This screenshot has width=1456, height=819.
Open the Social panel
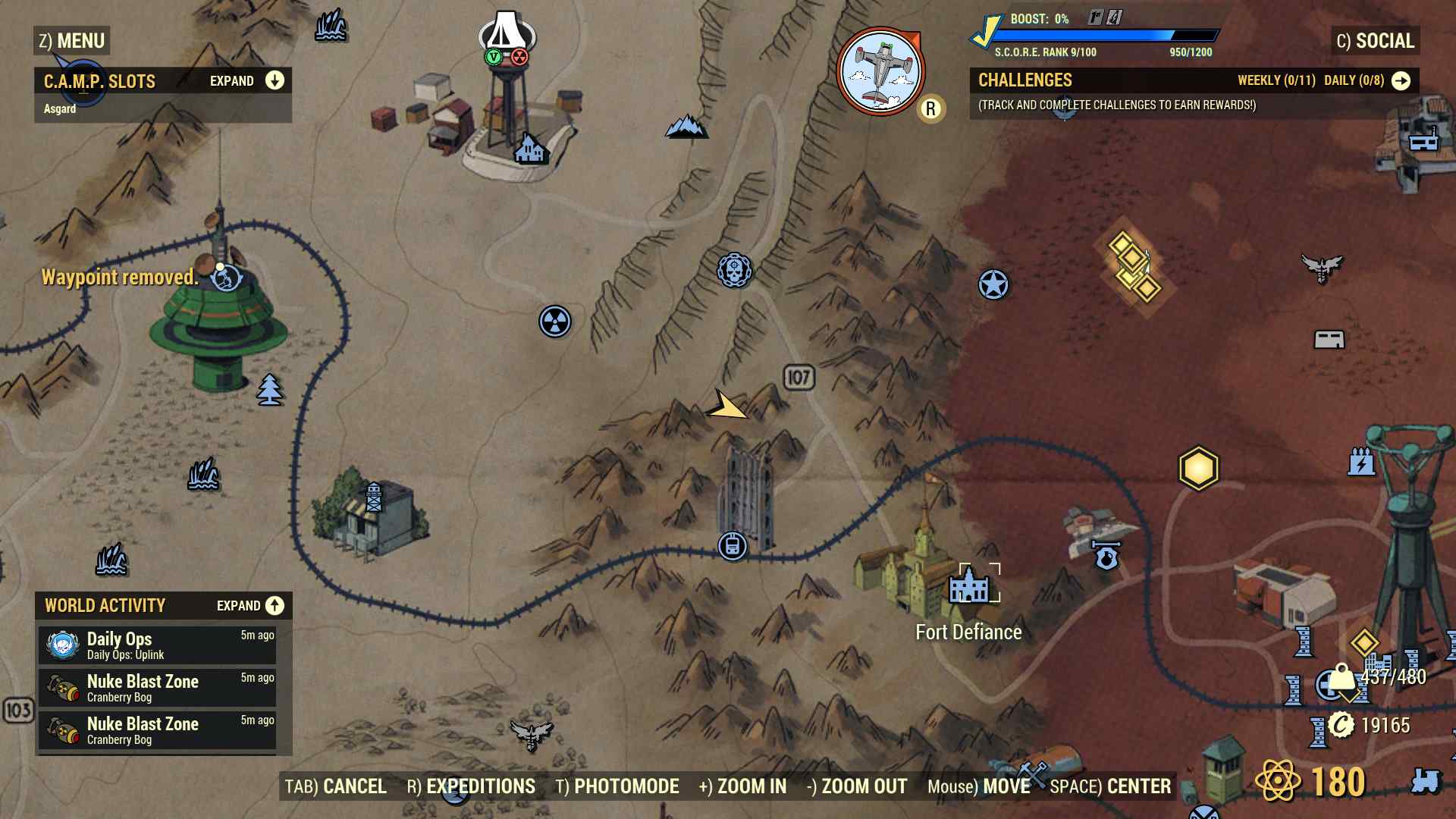(1376, 41)
